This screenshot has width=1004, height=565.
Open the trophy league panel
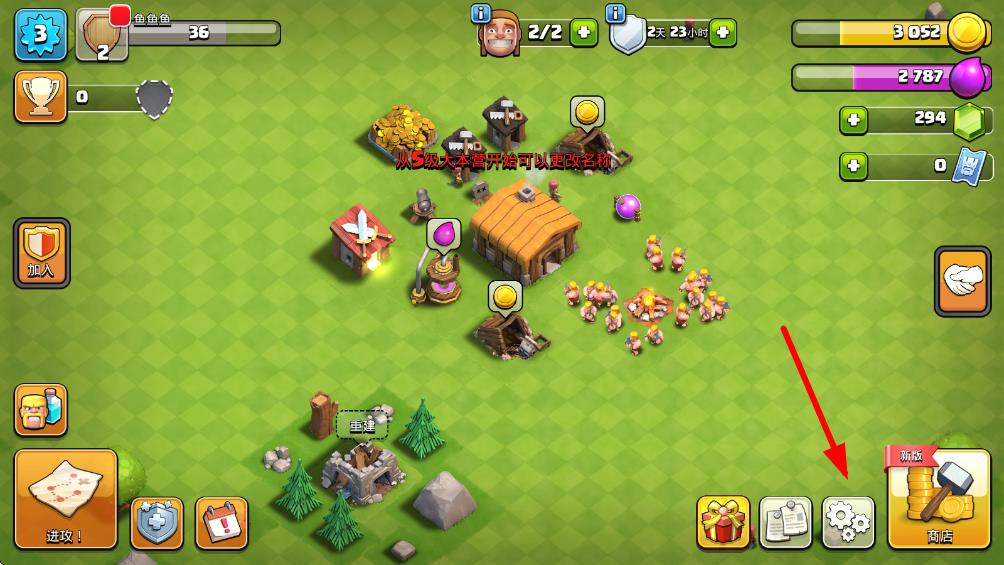(41, 97)
